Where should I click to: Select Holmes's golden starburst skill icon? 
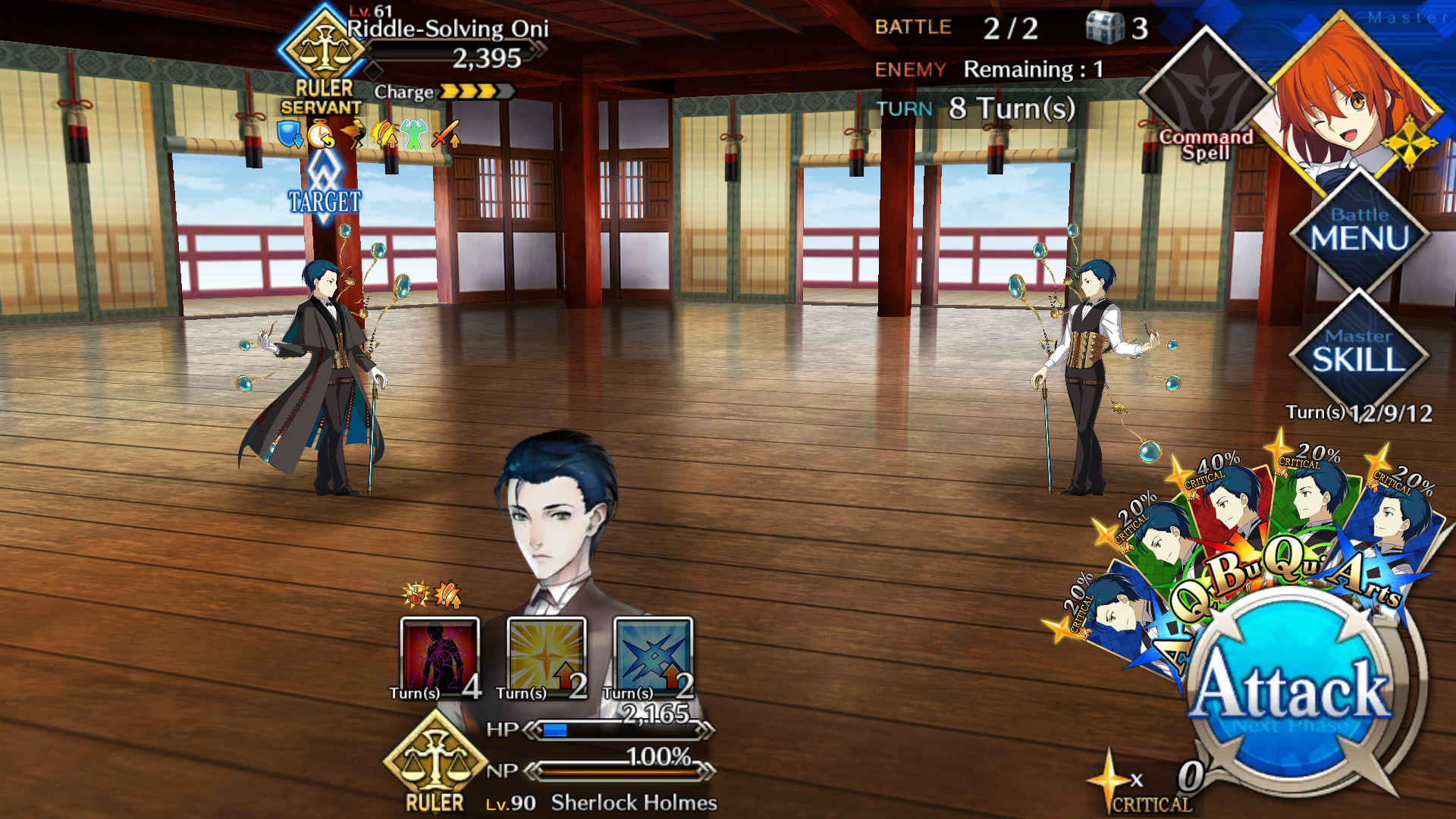tap(546, 657)
